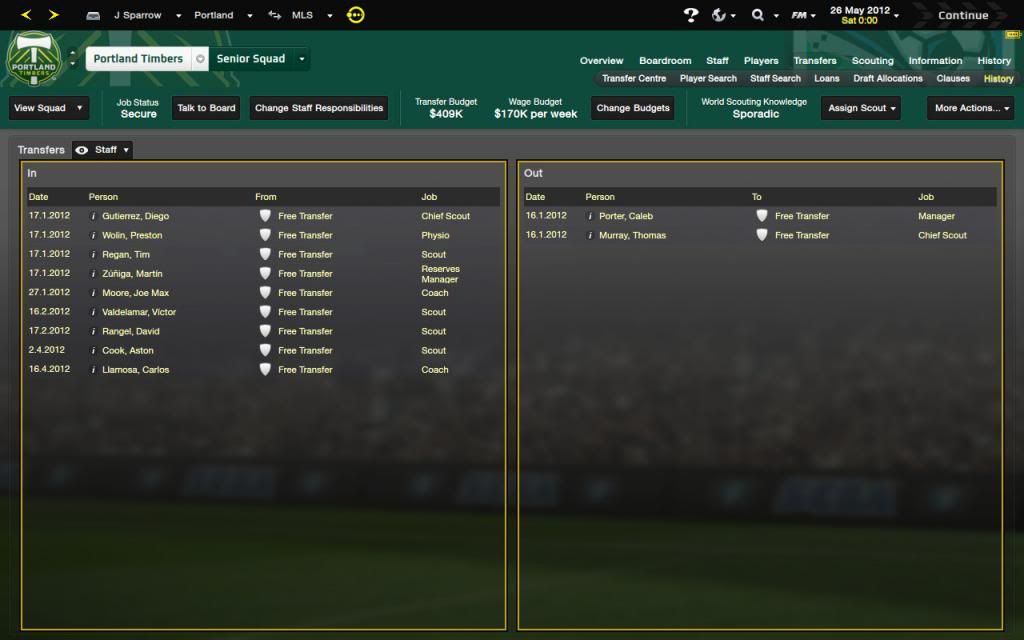The height and width of the screenshot is (640, 1024).
Task: Show the Transfer Centre subtab
Action: (634, 78)
